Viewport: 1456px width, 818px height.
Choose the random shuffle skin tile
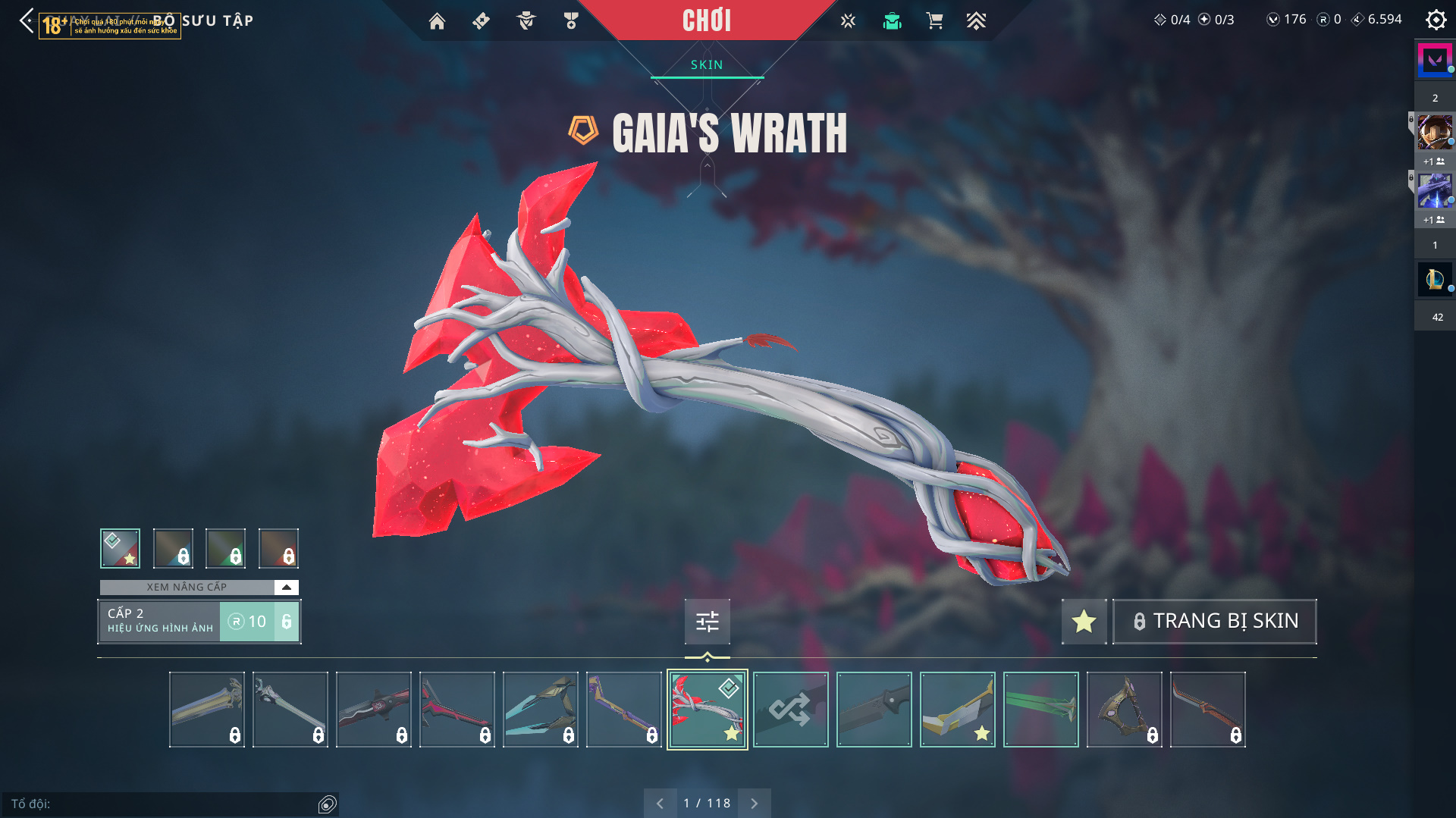(x=790, y=710)
